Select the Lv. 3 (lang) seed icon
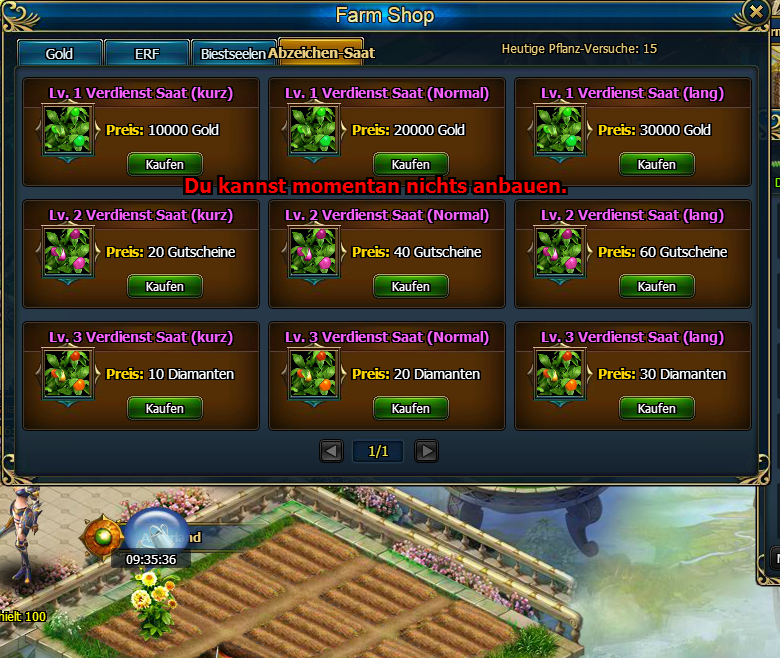Viewport: 780px width, 658px height. click(560, 374)
